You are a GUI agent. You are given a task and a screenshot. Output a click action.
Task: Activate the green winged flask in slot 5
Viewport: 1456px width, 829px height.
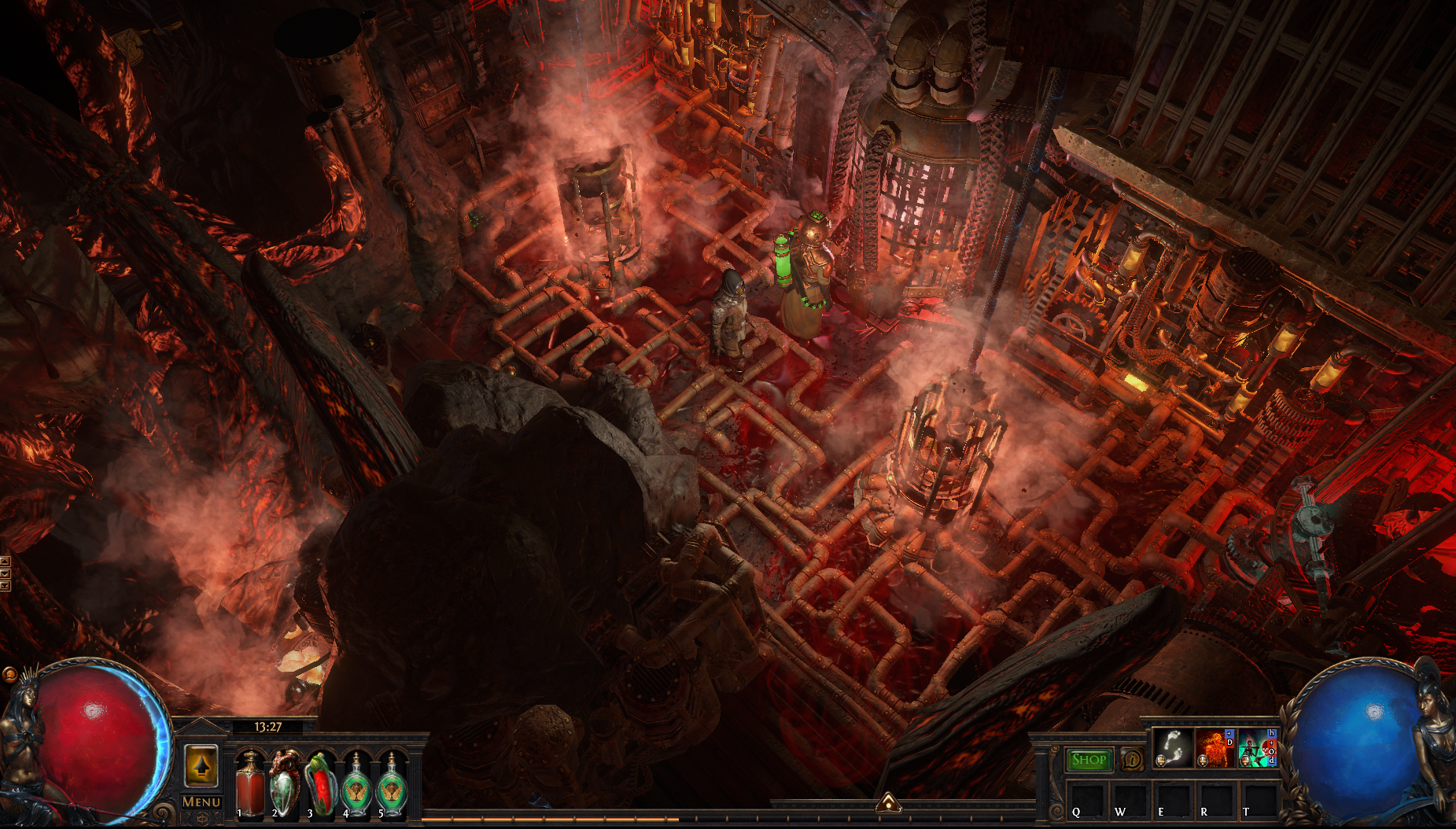click(391, 784)
